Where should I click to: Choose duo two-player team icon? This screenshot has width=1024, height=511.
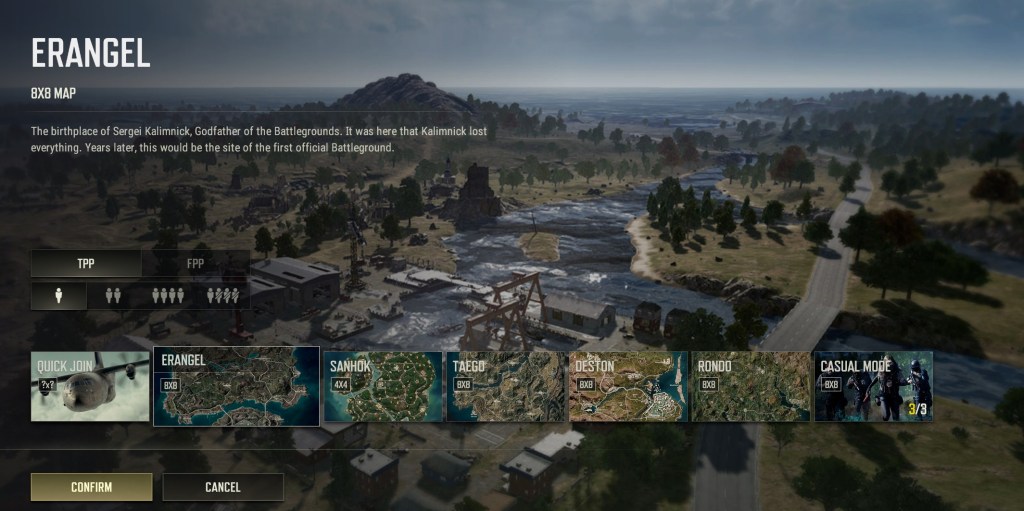(x=112, y=296)
